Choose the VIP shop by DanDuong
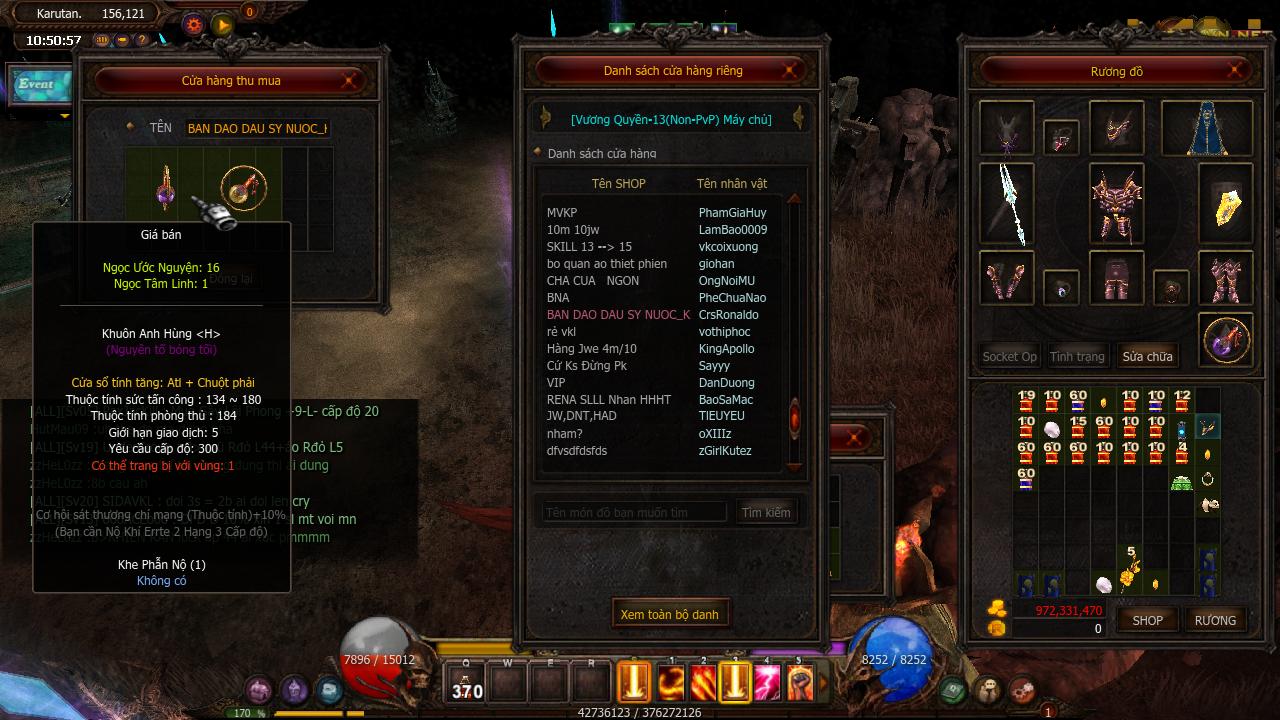Screen dimensions: 1280x720 (557, 383)
